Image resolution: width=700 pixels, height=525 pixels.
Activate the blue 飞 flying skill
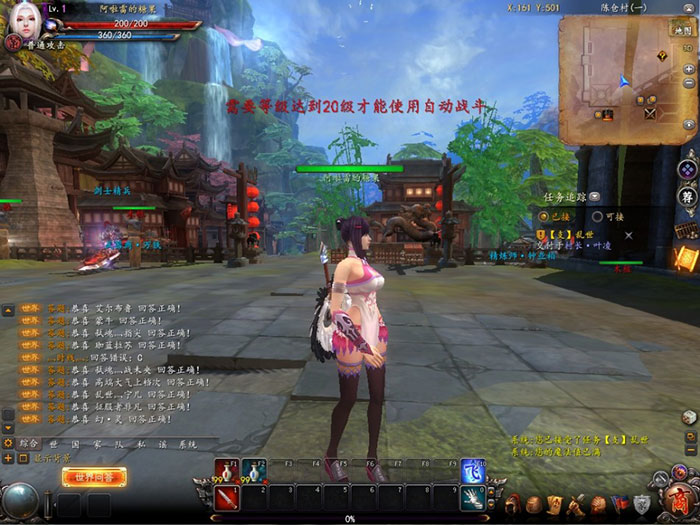click(473, 471)
